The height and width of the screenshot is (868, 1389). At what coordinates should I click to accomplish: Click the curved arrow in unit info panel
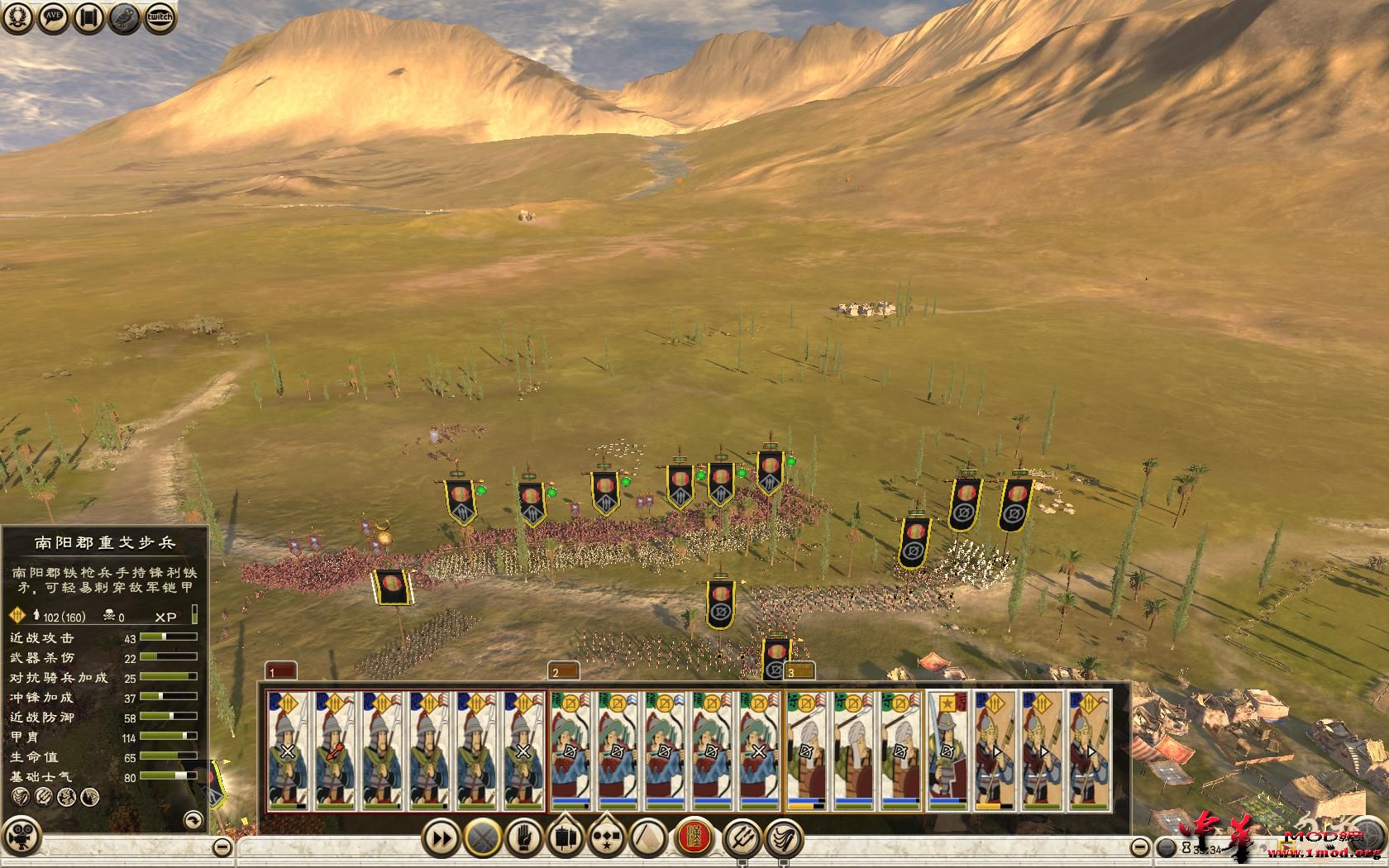click(x=193, y=819)
